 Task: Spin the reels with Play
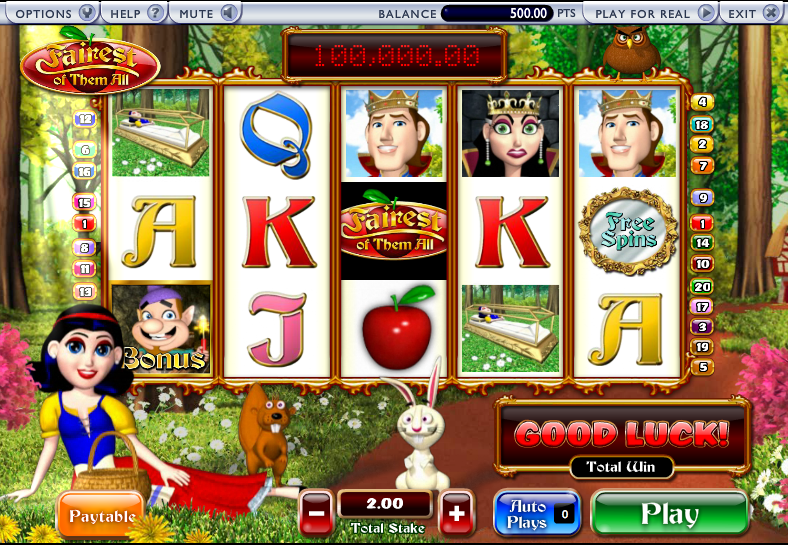(x=669, y=514)
